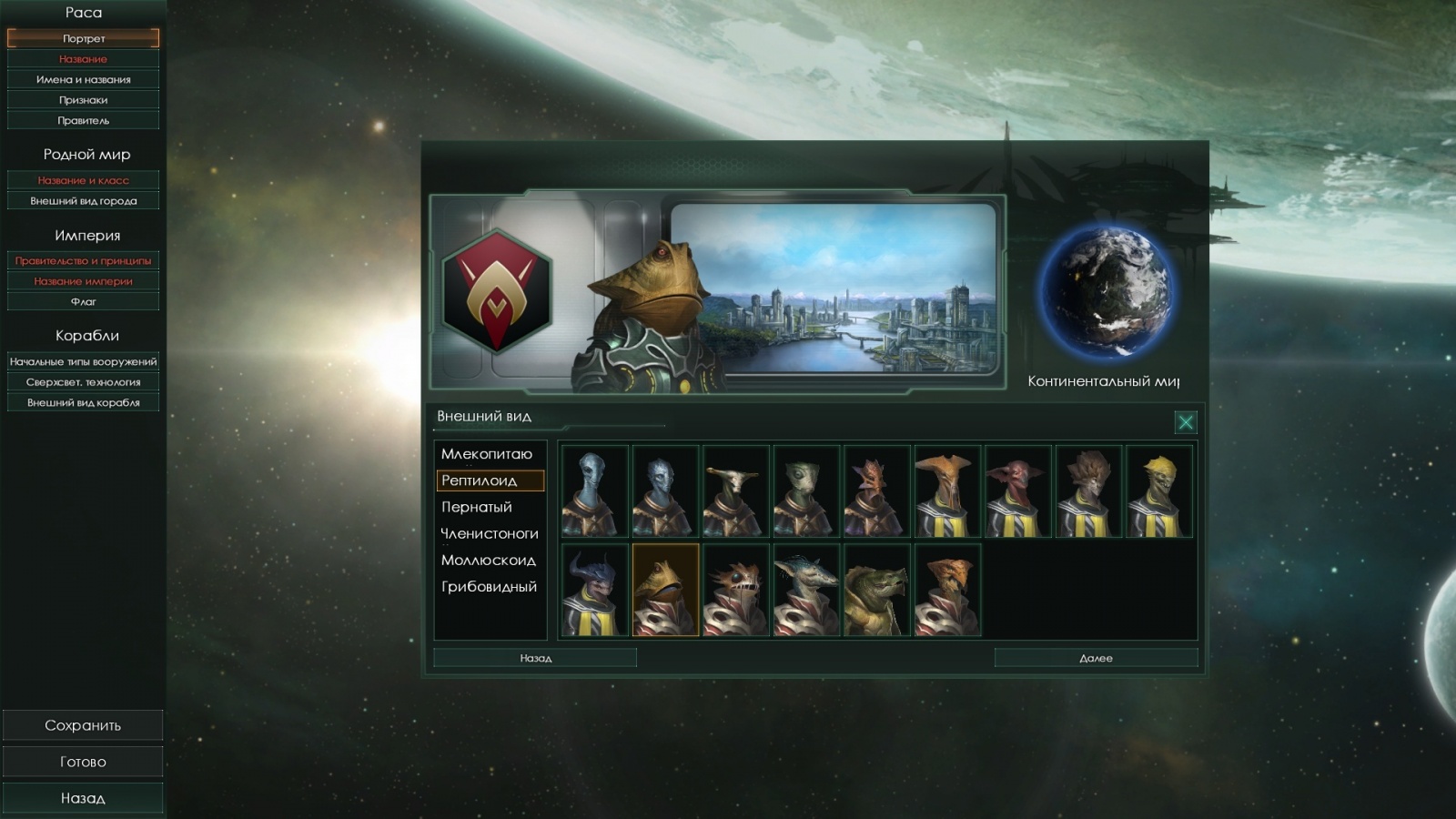Select the first blue alien portrait
This screenshot has width=1456, height=819.
(596, 491)
